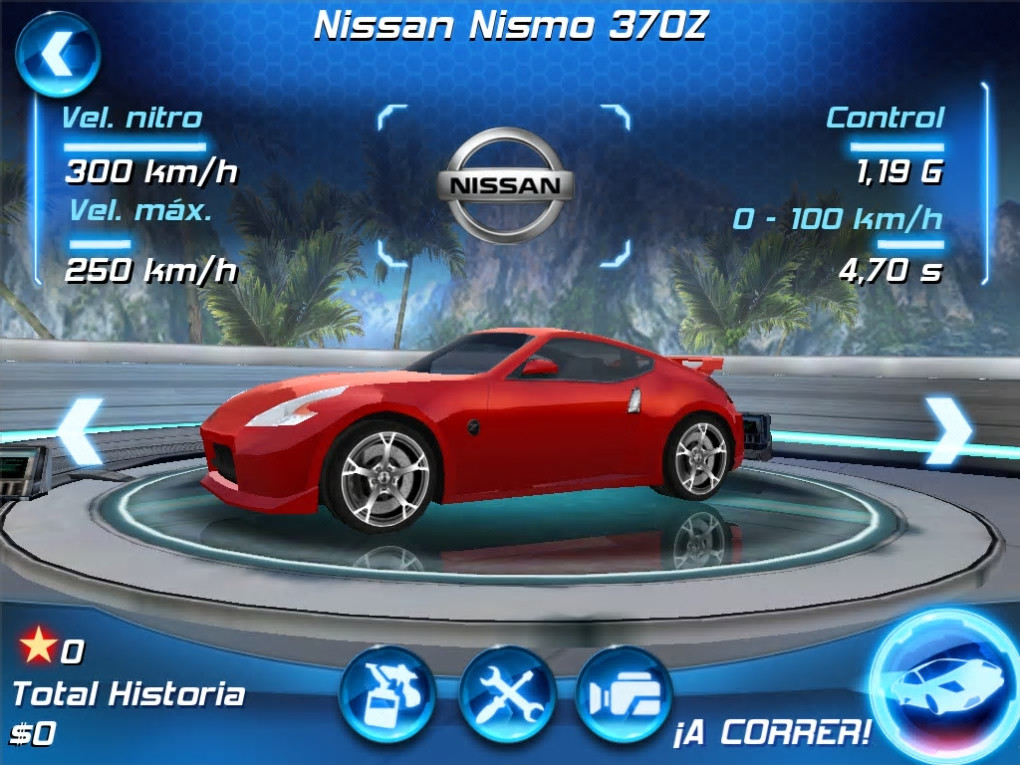The image size is (1020, 765).
Task: Open the spray paint customization option
Action: (x=387, y=693)
